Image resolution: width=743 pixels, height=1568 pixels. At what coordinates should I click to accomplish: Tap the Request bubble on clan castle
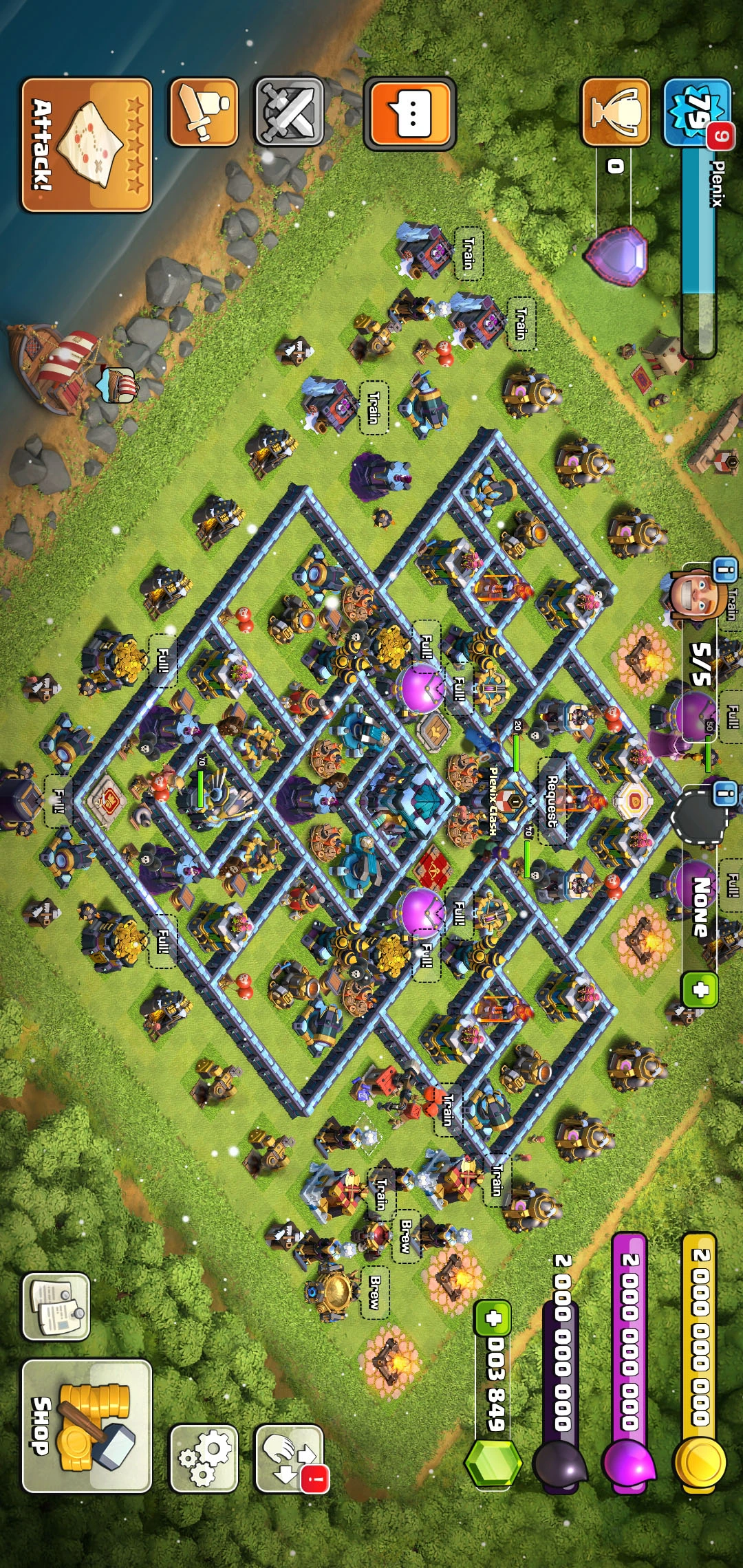(552, 801)
